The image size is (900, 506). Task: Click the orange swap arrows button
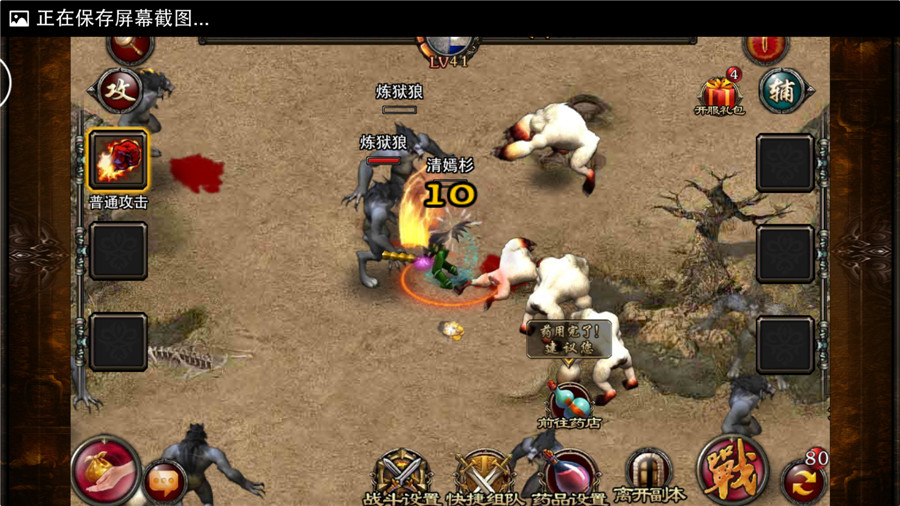click(803, 482)
